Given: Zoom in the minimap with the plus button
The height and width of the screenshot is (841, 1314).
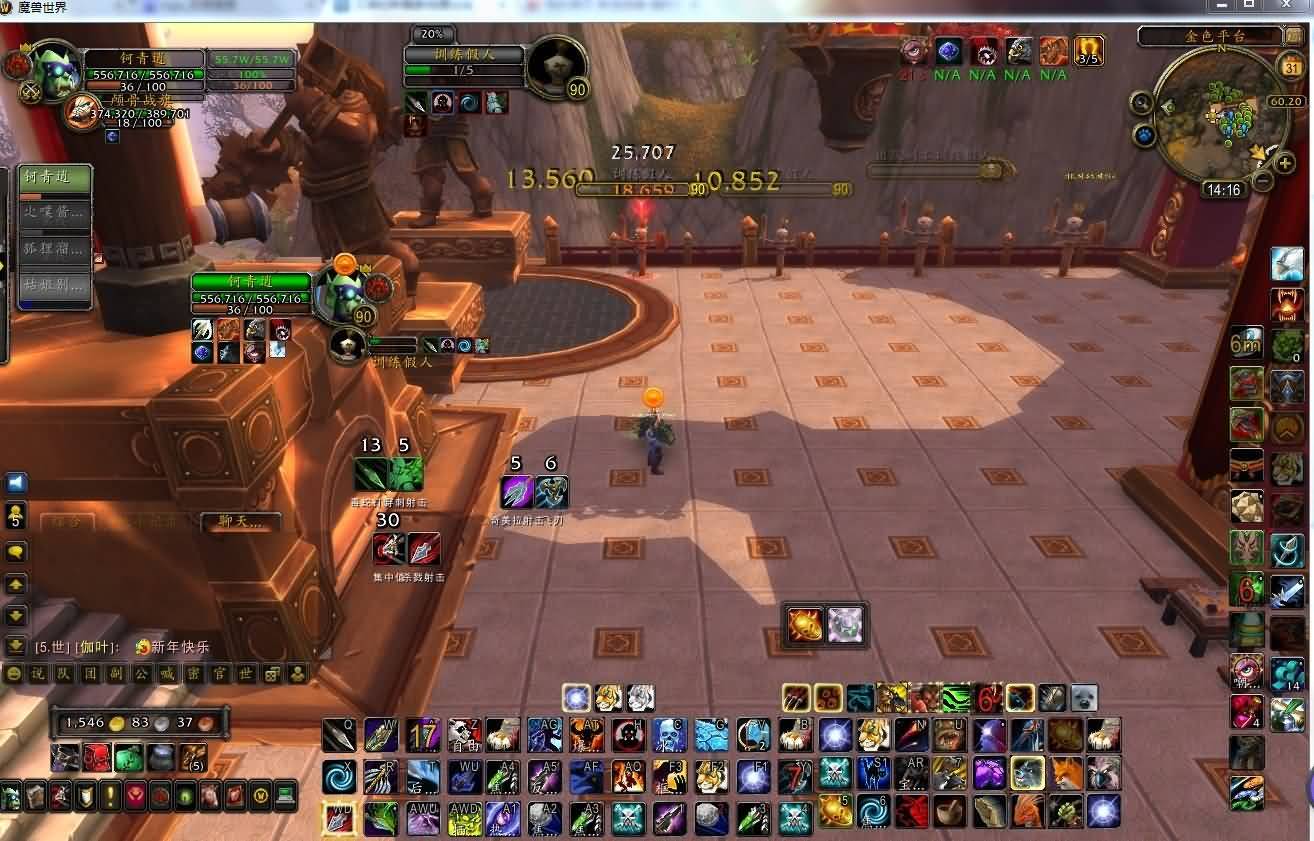Looking at the screenshot, I should click(1286, 163).
